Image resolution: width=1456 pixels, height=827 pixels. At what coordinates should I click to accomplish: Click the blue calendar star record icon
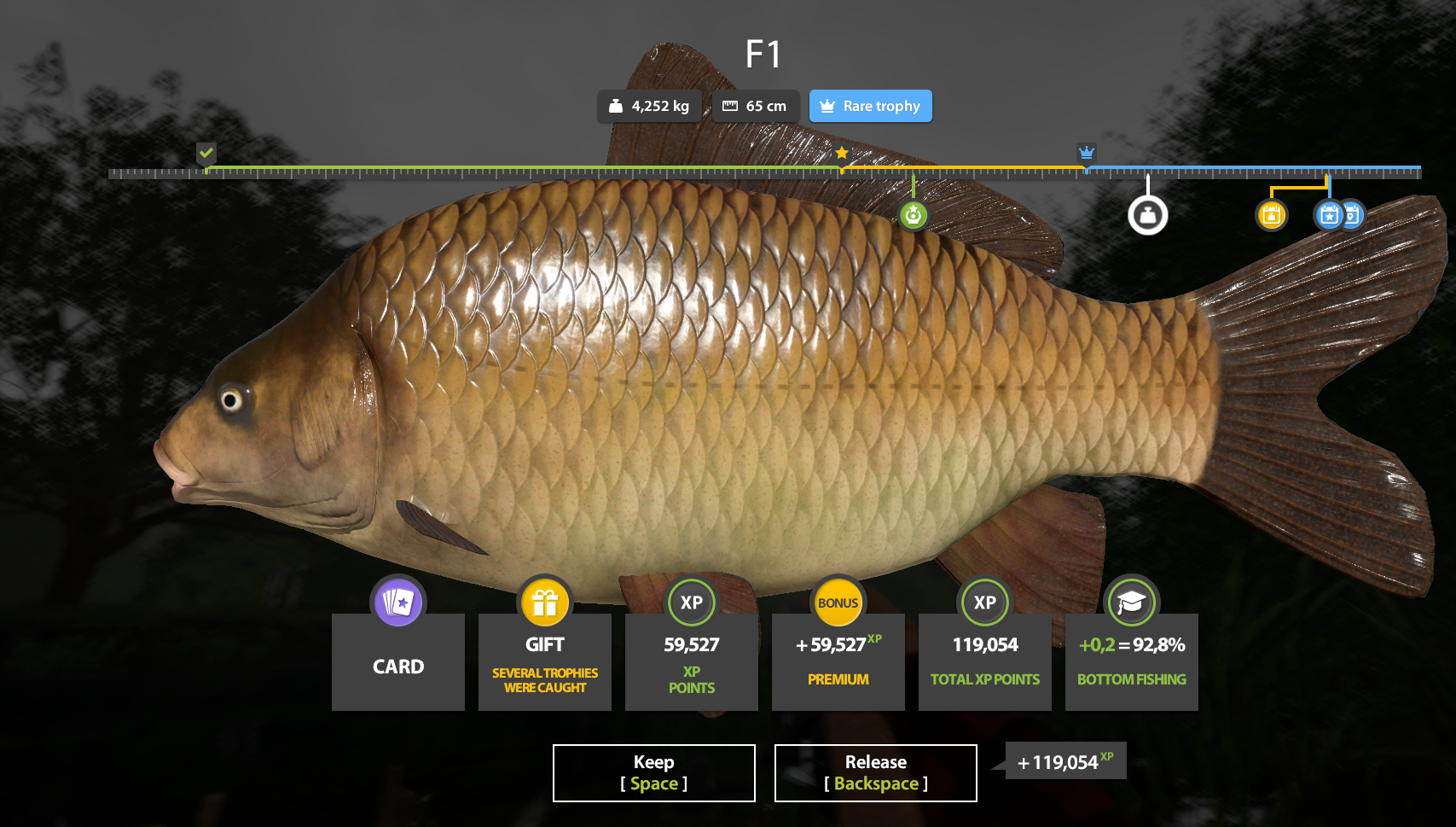1327,215
